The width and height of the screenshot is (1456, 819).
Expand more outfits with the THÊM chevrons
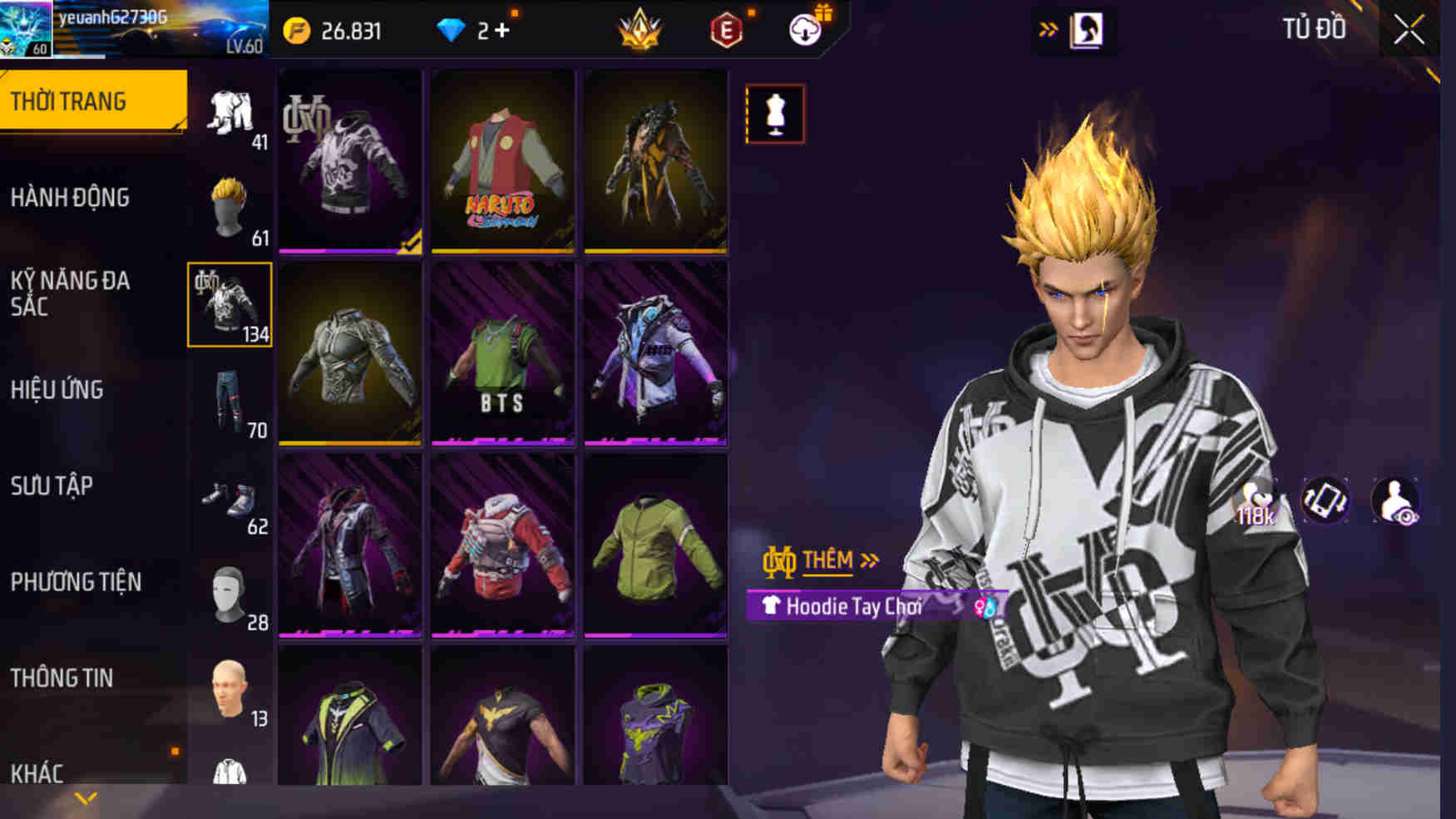click(871, 561)
